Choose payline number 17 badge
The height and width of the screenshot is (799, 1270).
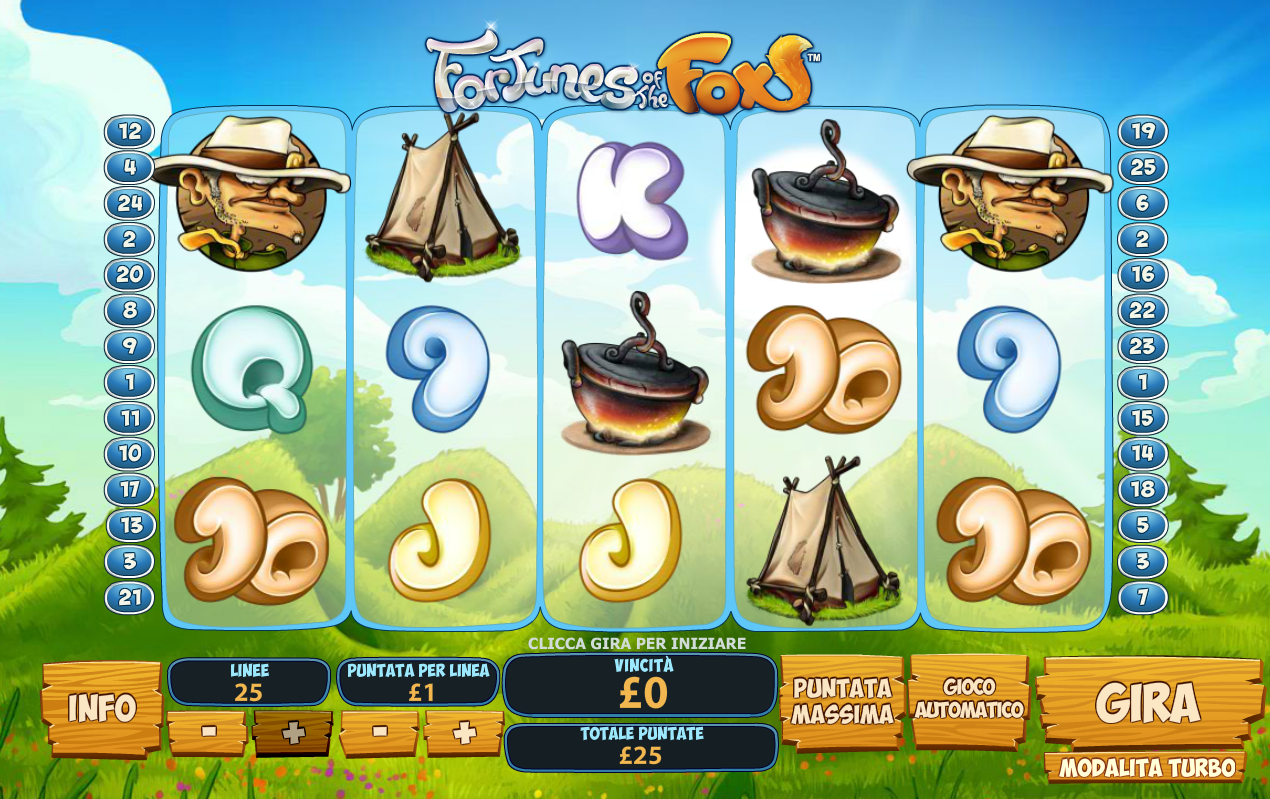tap(130, 490)
